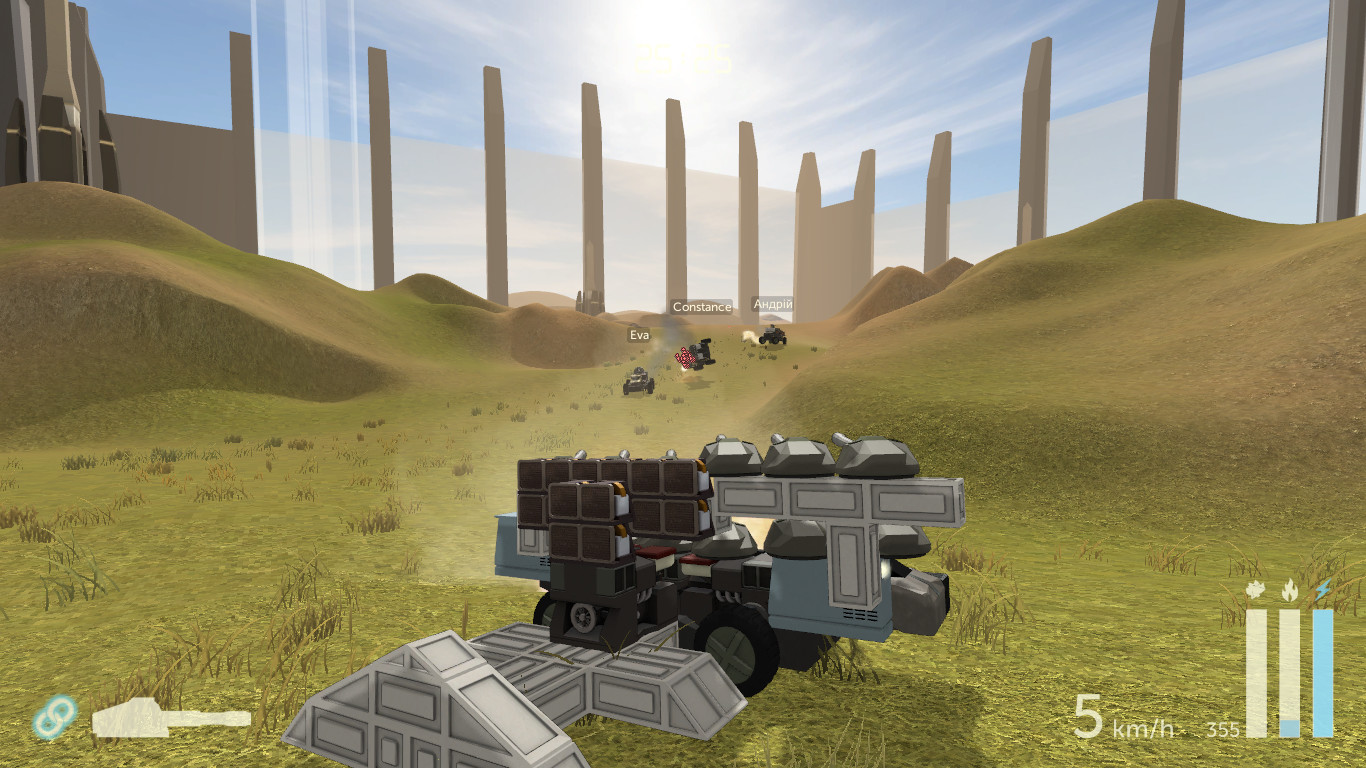The height and width of the screenshot is (768, 1366).
Task: Click Eva's distant vehicle on the hill
Action: [x=637, y=383]
